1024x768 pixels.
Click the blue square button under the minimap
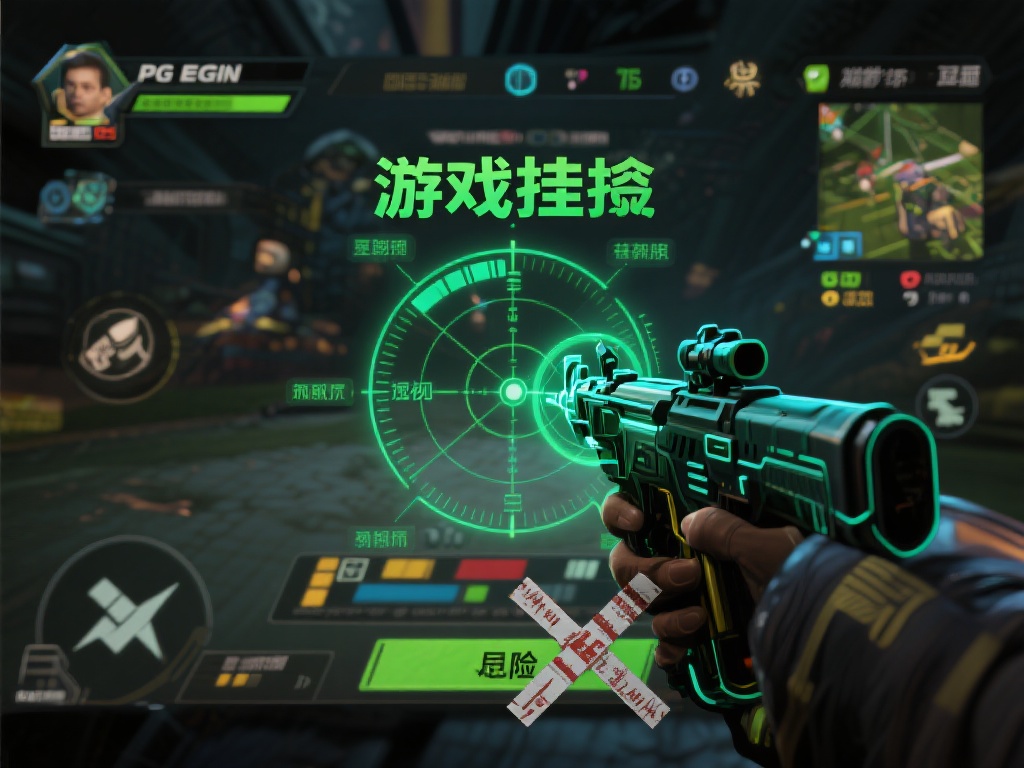tap(848, 244)
